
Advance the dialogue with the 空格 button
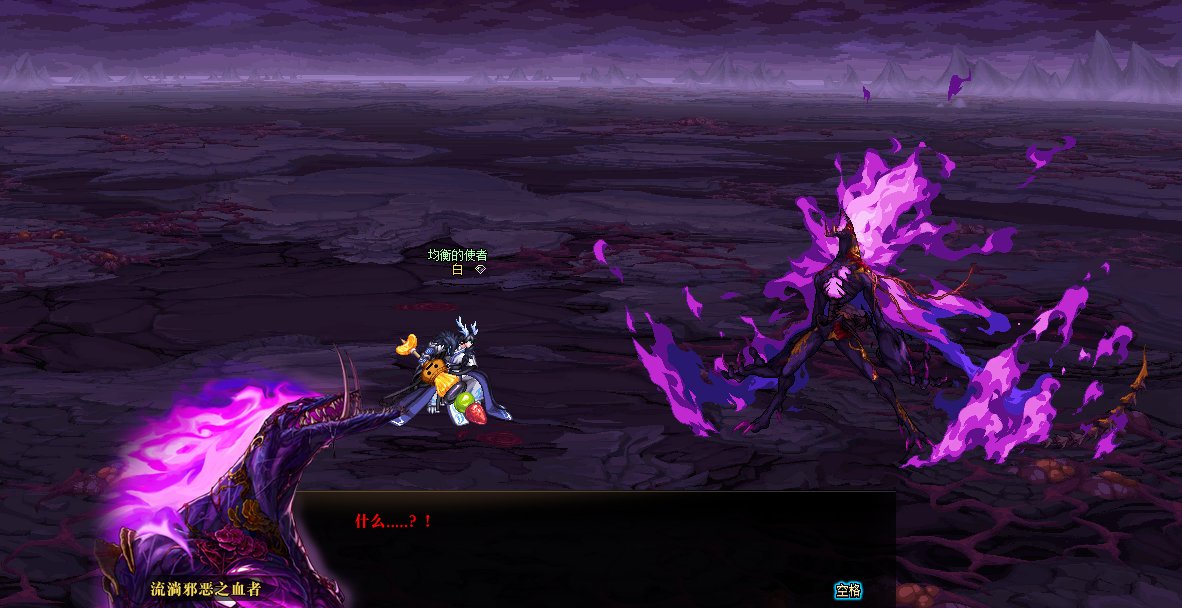coord(848,590)
